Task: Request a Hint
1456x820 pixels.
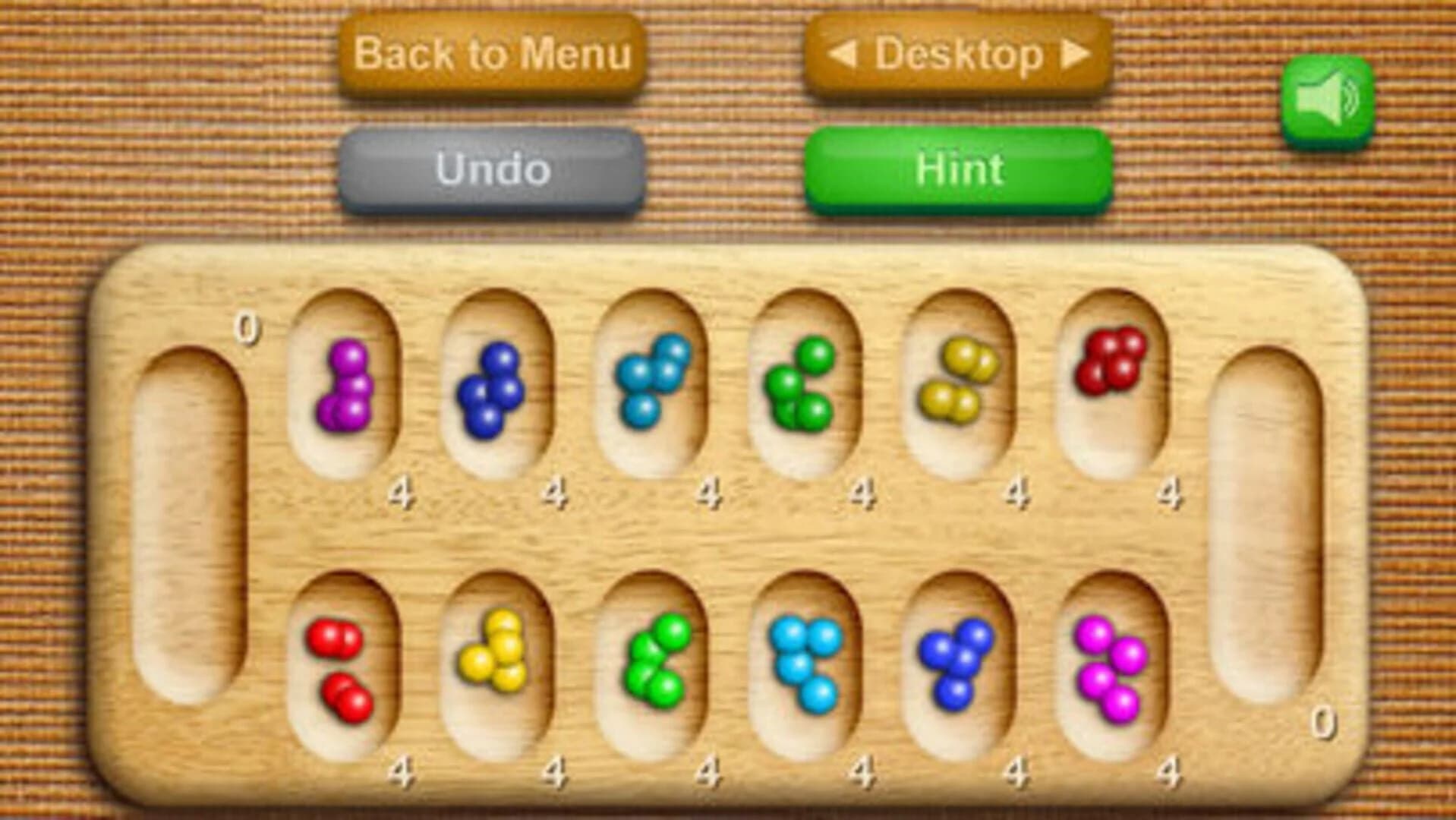Action: (958, 169)
